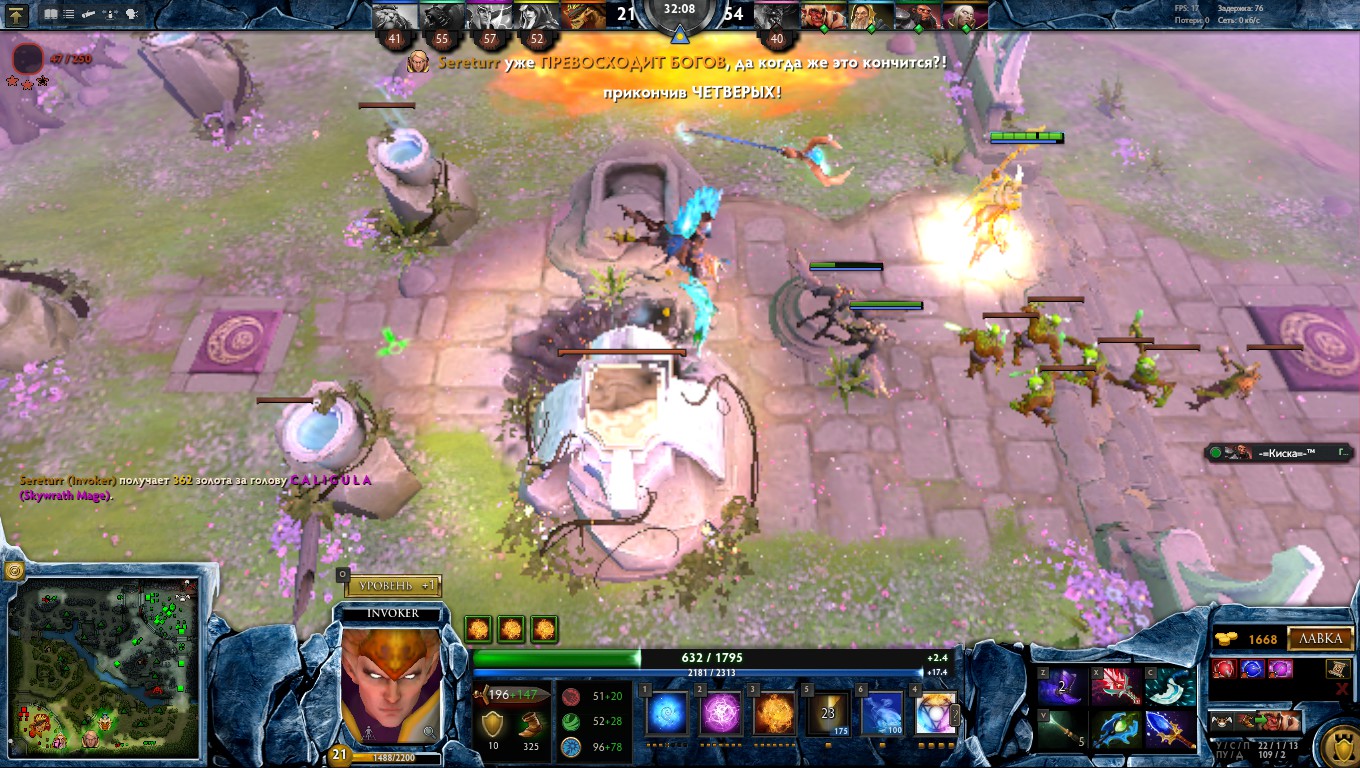This screenshot has height=768, width=1360.
Task: Use the invoked spell costing 100 mana
Action: click(x=882, y=714)
